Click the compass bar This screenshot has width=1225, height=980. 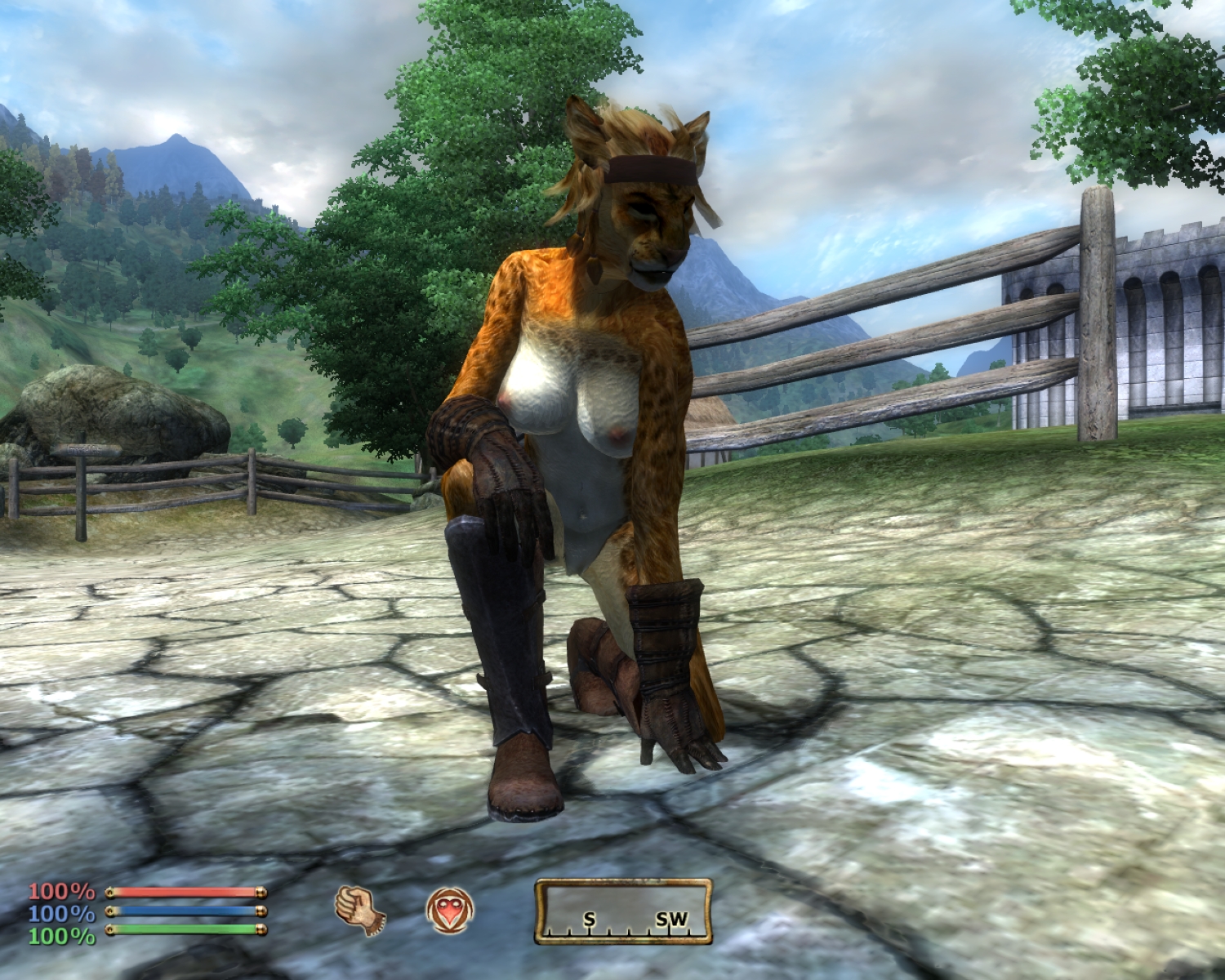click(x=623, y=911)
